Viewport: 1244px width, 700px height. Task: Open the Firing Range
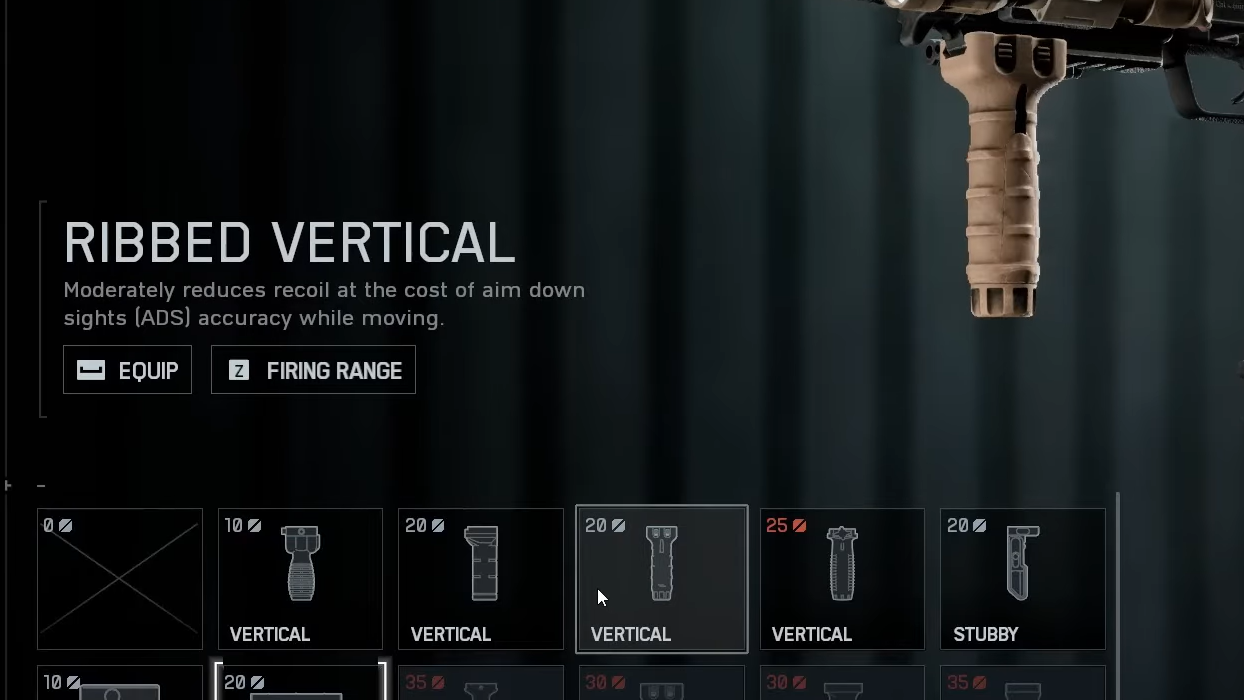pyautogui.click(x=313, y=370)
